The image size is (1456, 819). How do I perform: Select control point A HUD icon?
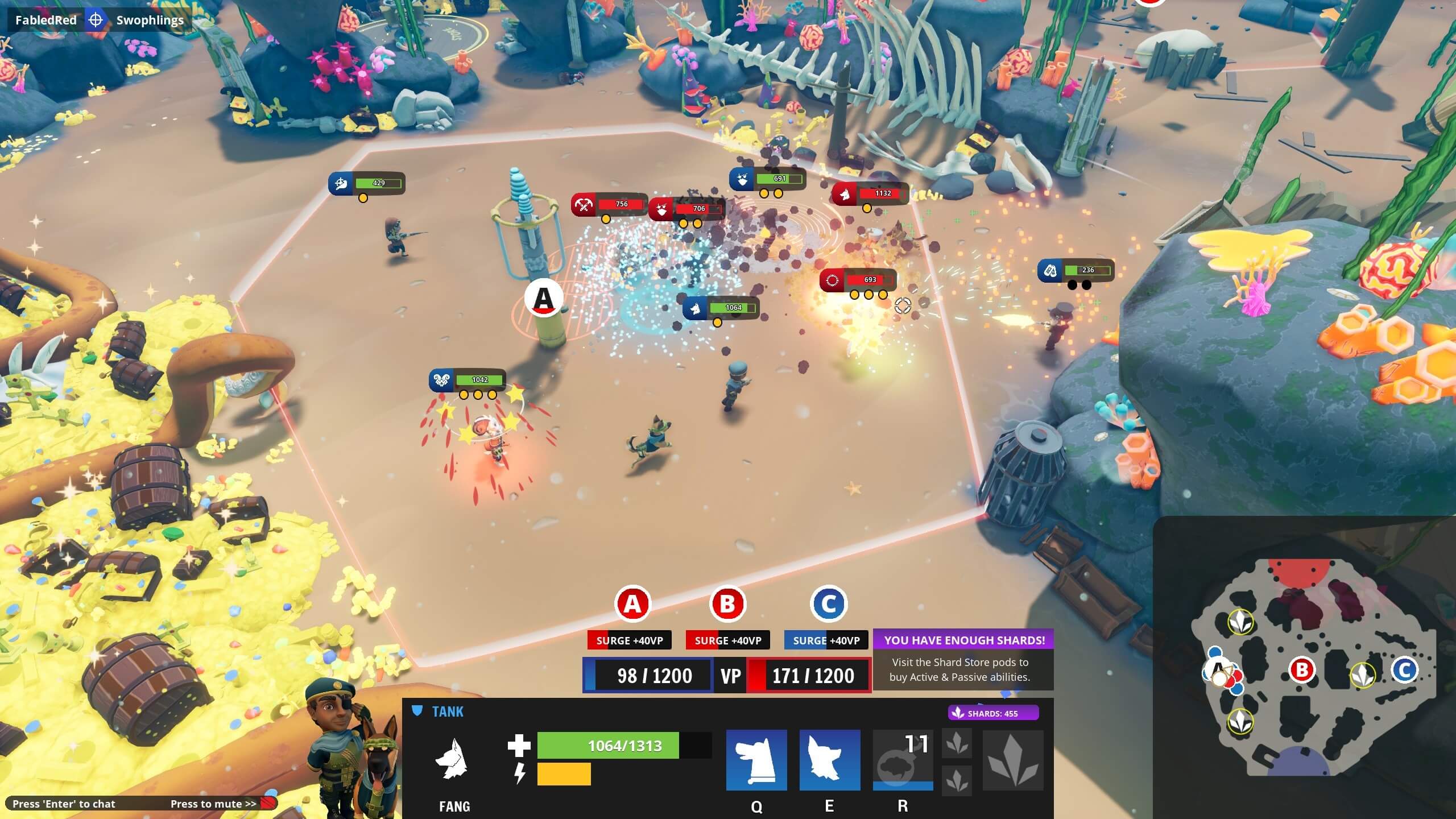click(632, 604)
